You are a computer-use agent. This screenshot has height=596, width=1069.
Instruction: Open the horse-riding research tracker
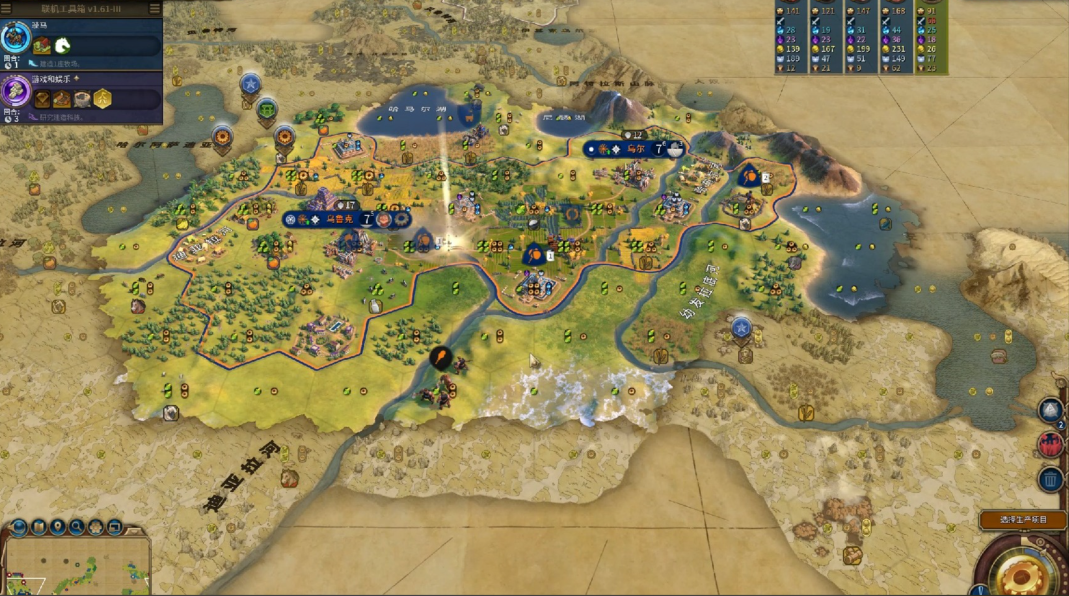click(16, 39)
